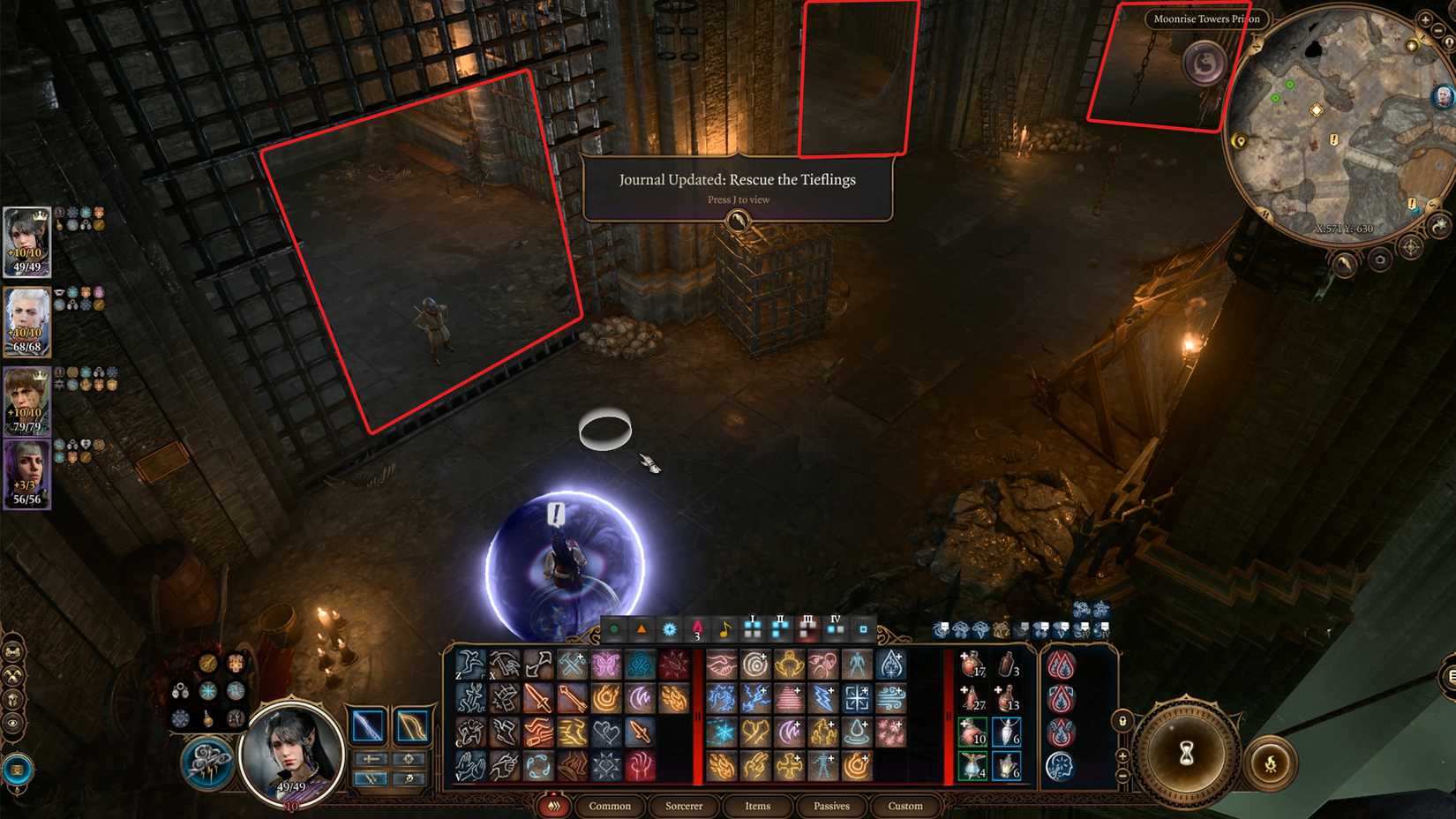This screenshot has height=819, width=1456.
Task: Toggle the hotbar lock padlock
Action: click(1122, 721)
